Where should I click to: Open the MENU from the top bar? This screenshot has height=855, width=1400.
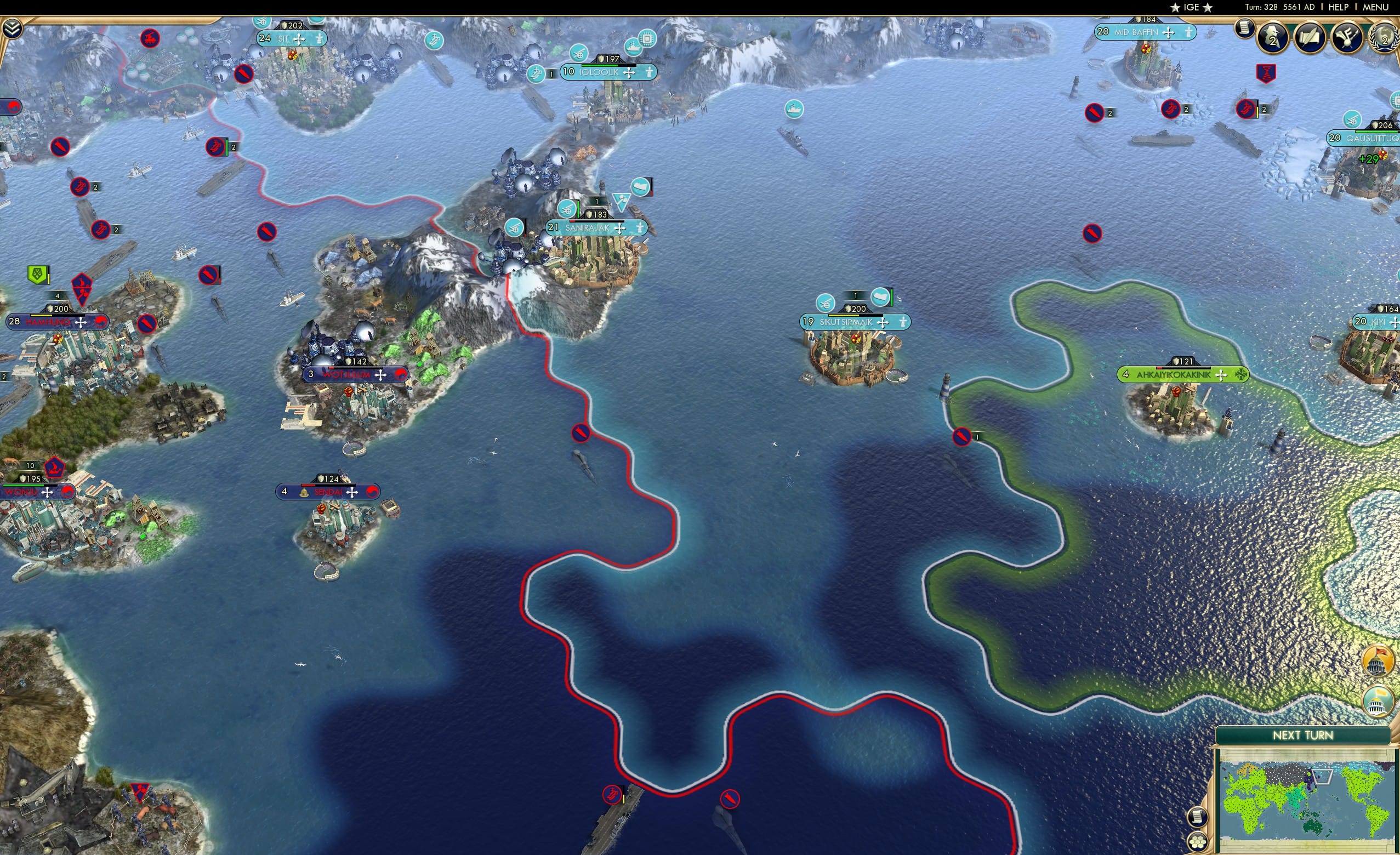point(1375,7)
